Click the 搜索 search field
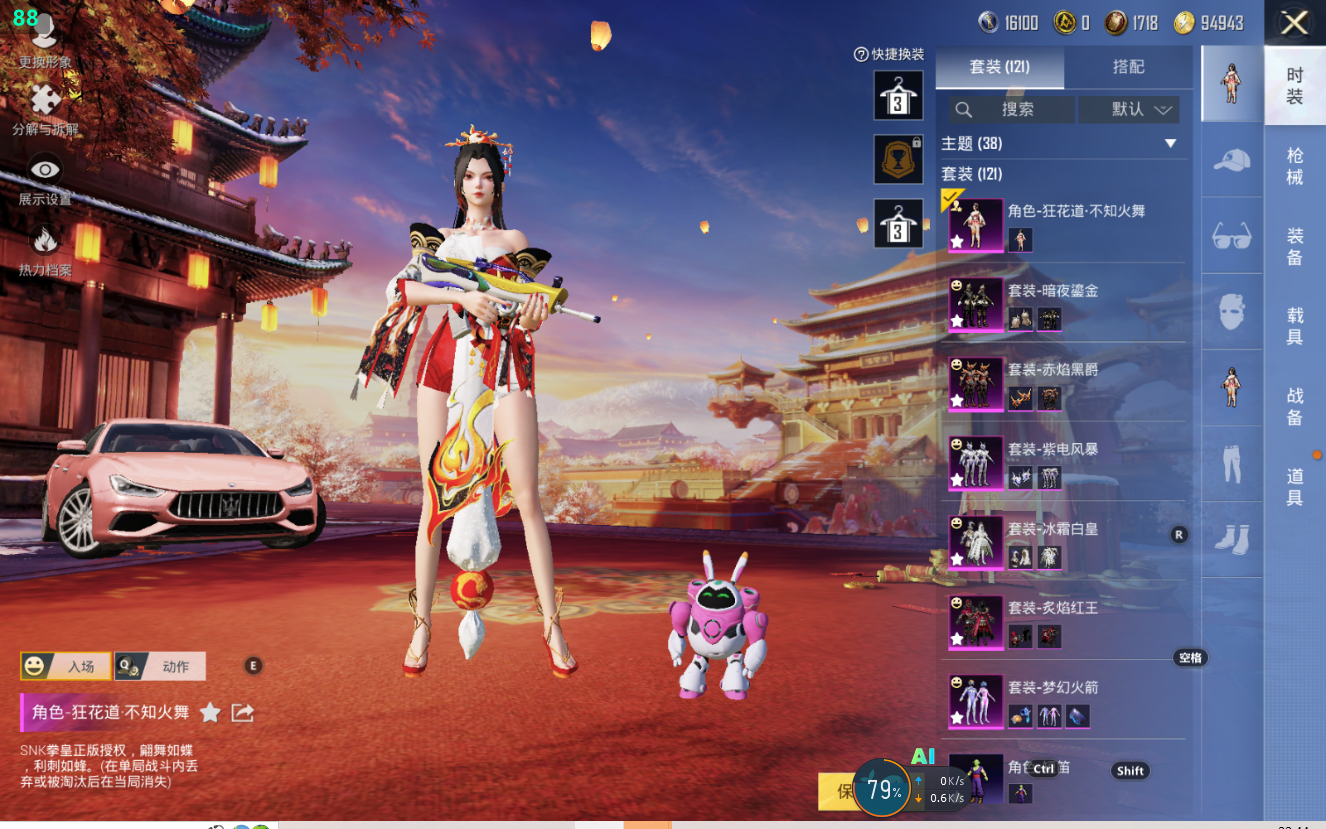Viewport: 1326px width, 829px height. pos(1012,109)
